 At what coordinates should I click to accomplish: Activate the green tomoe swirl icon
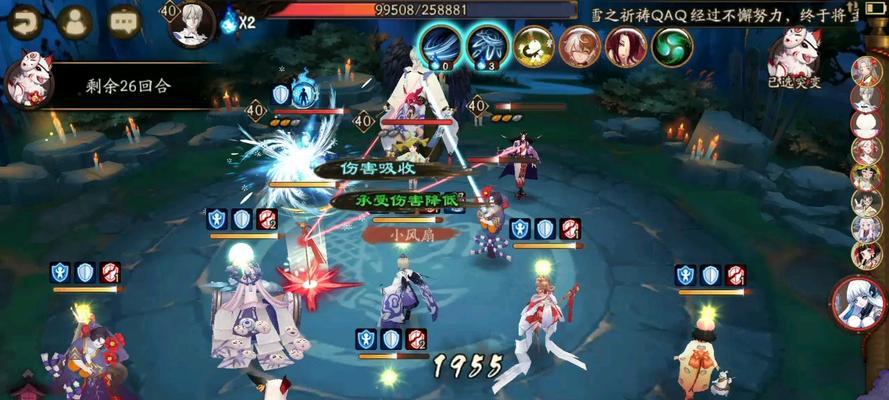[672, 46]
